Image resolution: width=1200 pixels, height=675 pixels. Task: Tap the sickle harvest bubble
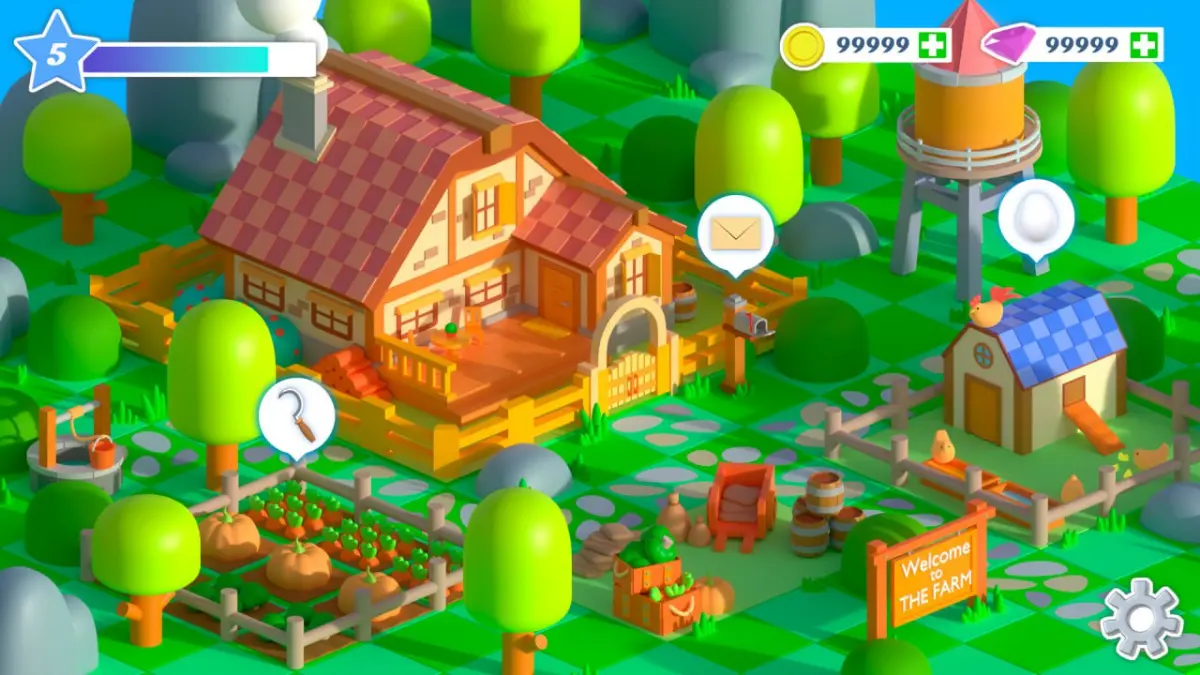[x=296, y=418]
